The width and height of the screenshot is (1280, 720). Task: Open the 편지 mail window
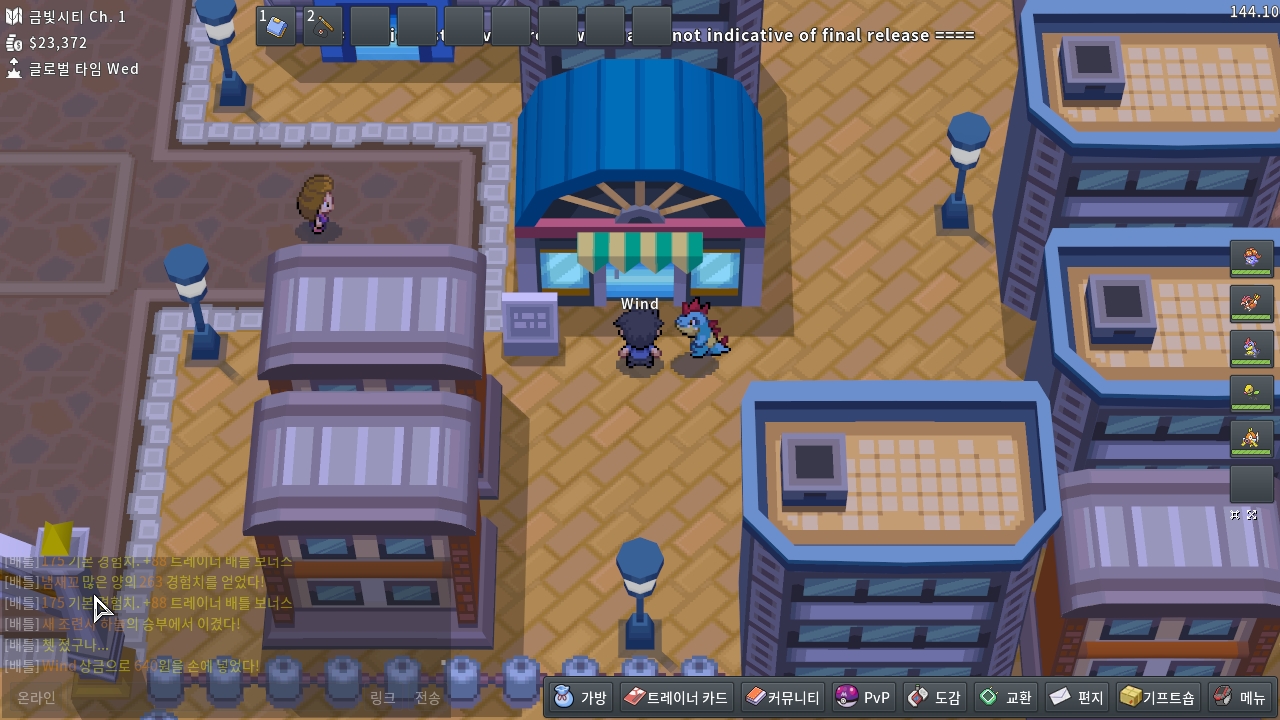click(x=1077, y=697)
